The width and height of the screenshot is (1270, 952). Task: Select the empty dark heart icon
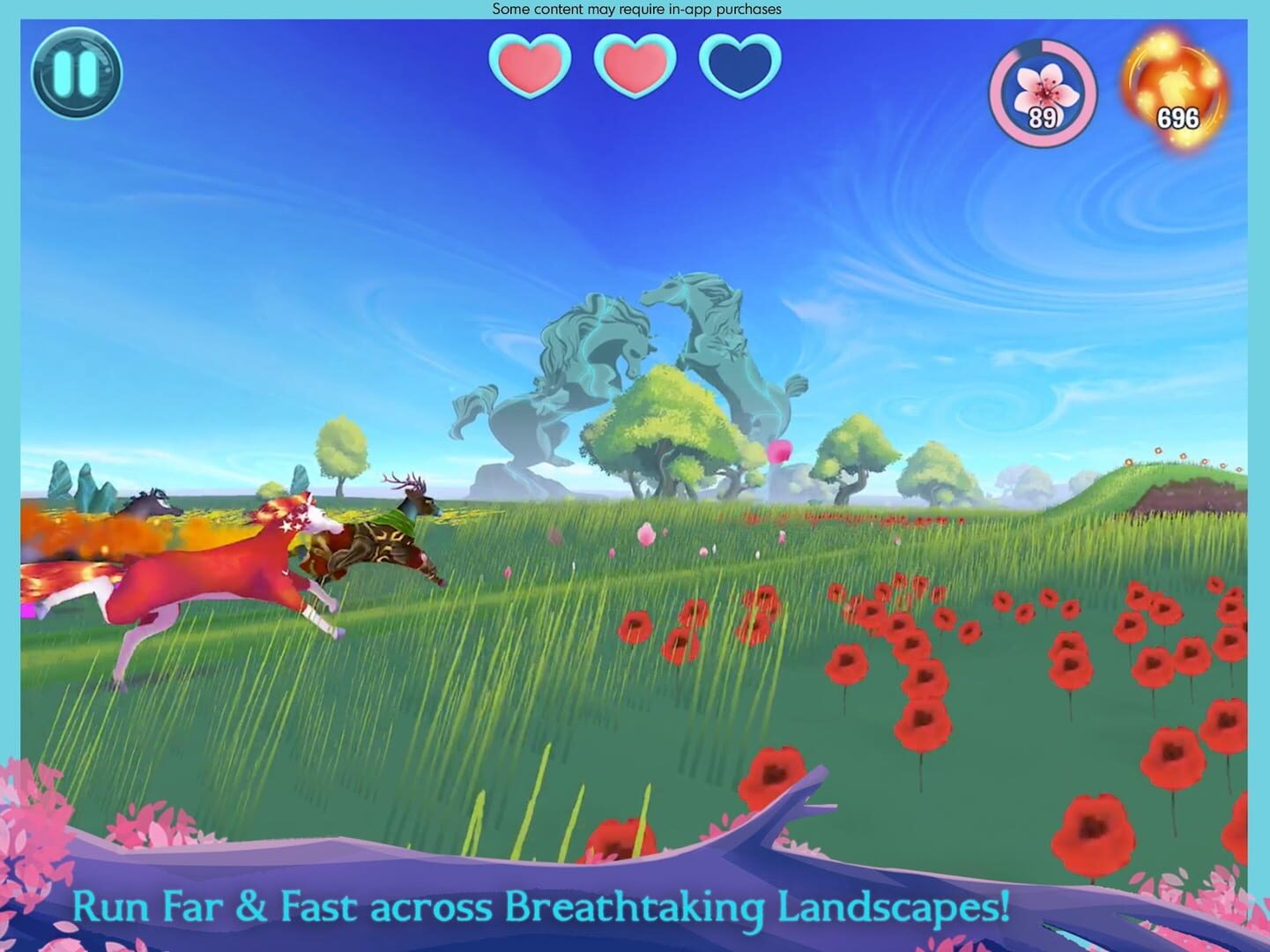[x=739, y=66]
